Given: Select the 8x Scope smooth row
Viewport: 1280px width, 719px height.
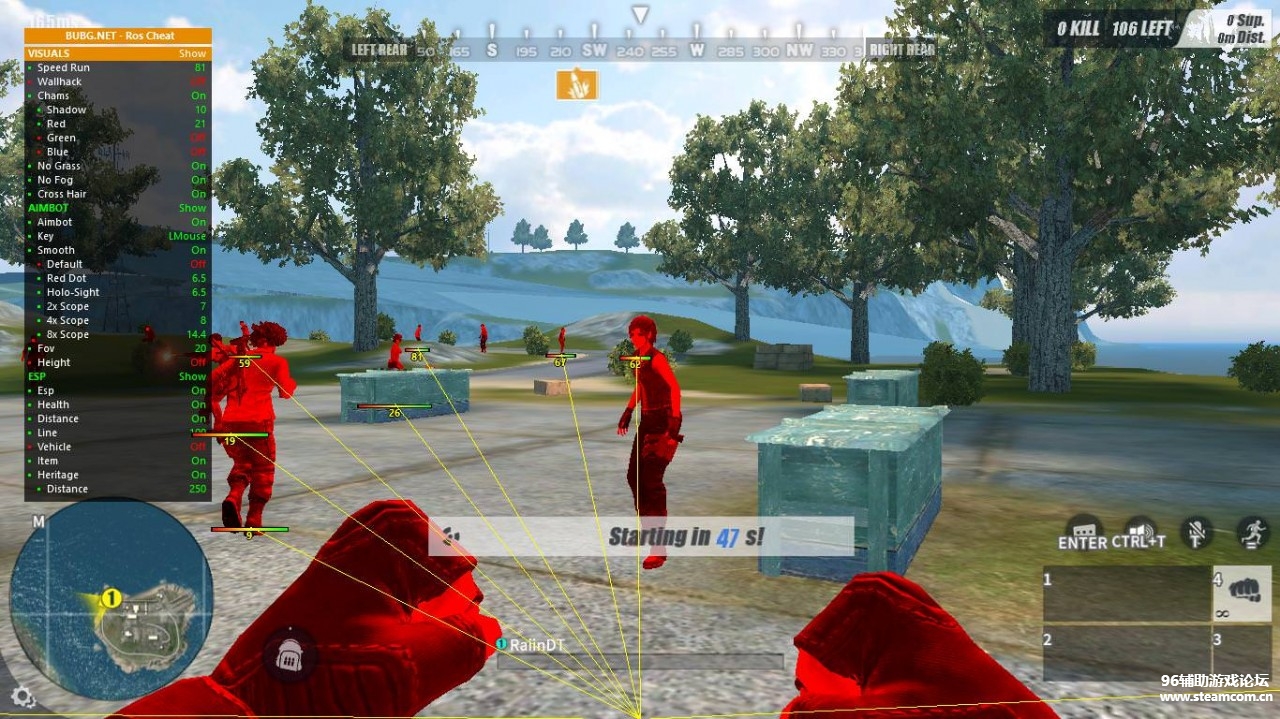Looking at the screenshot, I should [117, 335].
